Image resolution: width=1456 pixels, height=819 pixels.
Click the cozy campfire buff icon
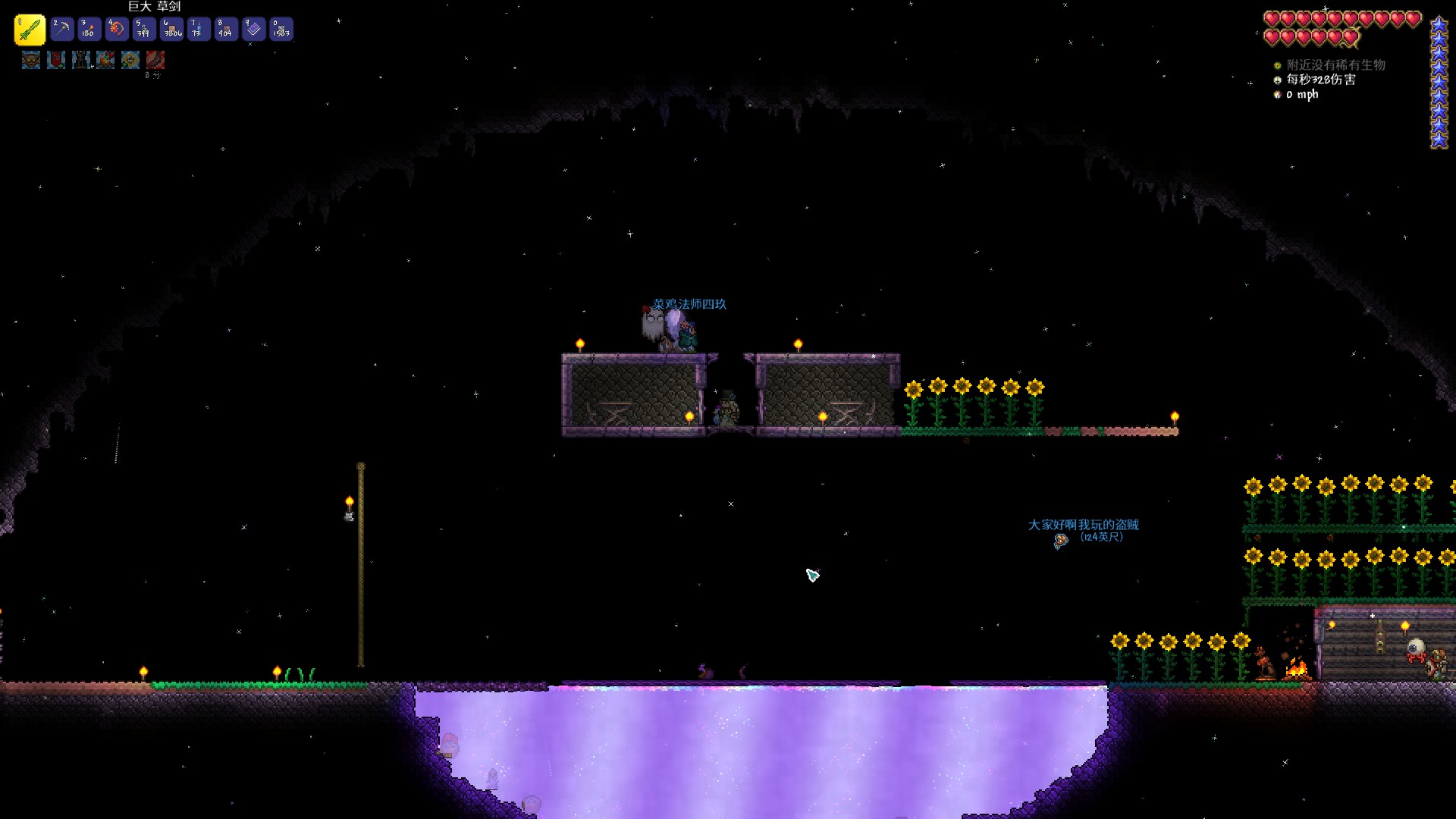[x=105, y=59]
